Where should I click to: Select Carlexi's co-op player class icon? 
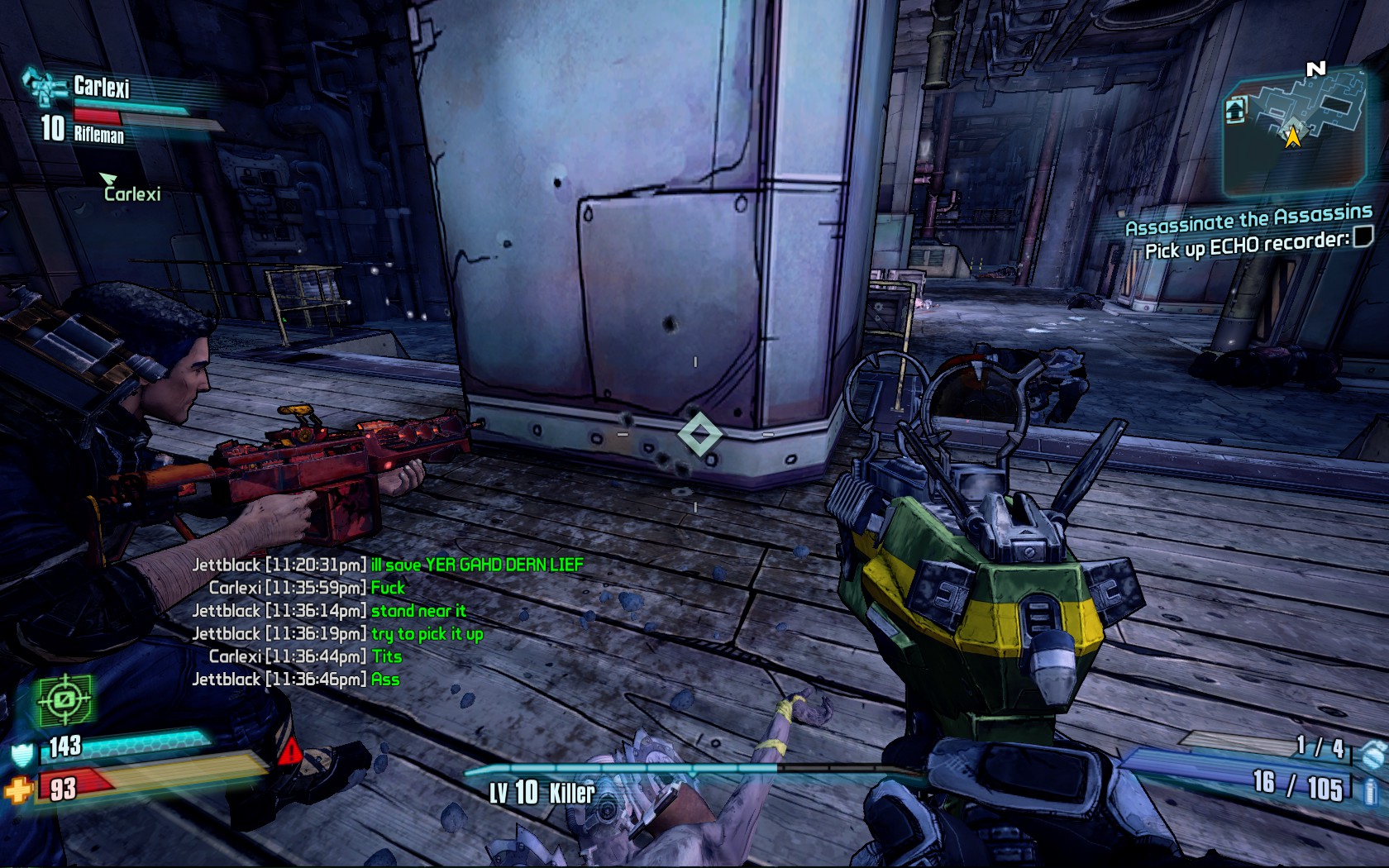pos(42,86)
